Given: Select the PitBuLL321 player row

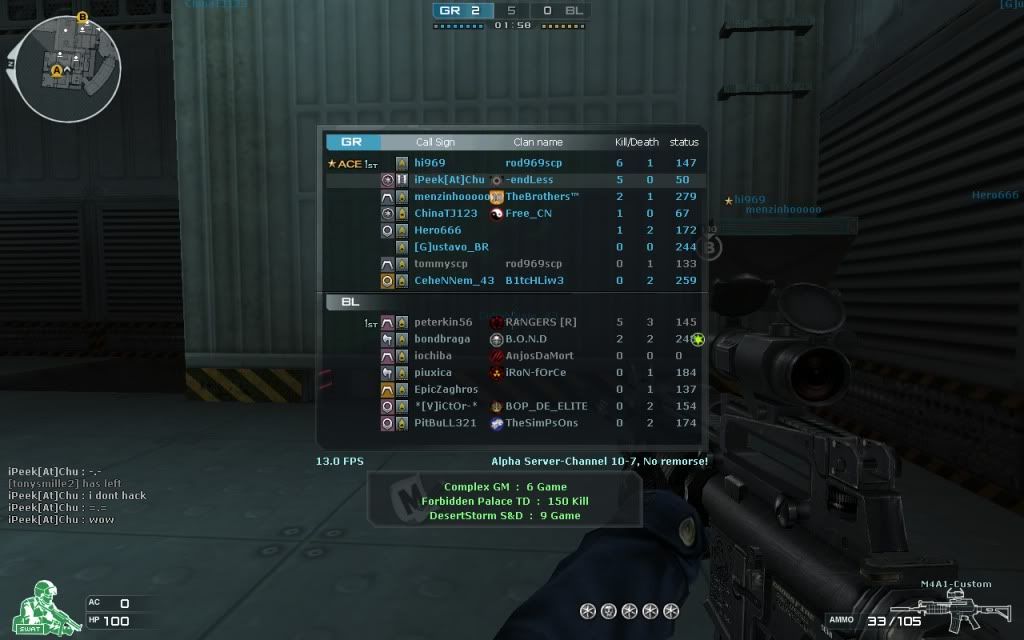Looking at the screenshot, I should click(445, 423).
